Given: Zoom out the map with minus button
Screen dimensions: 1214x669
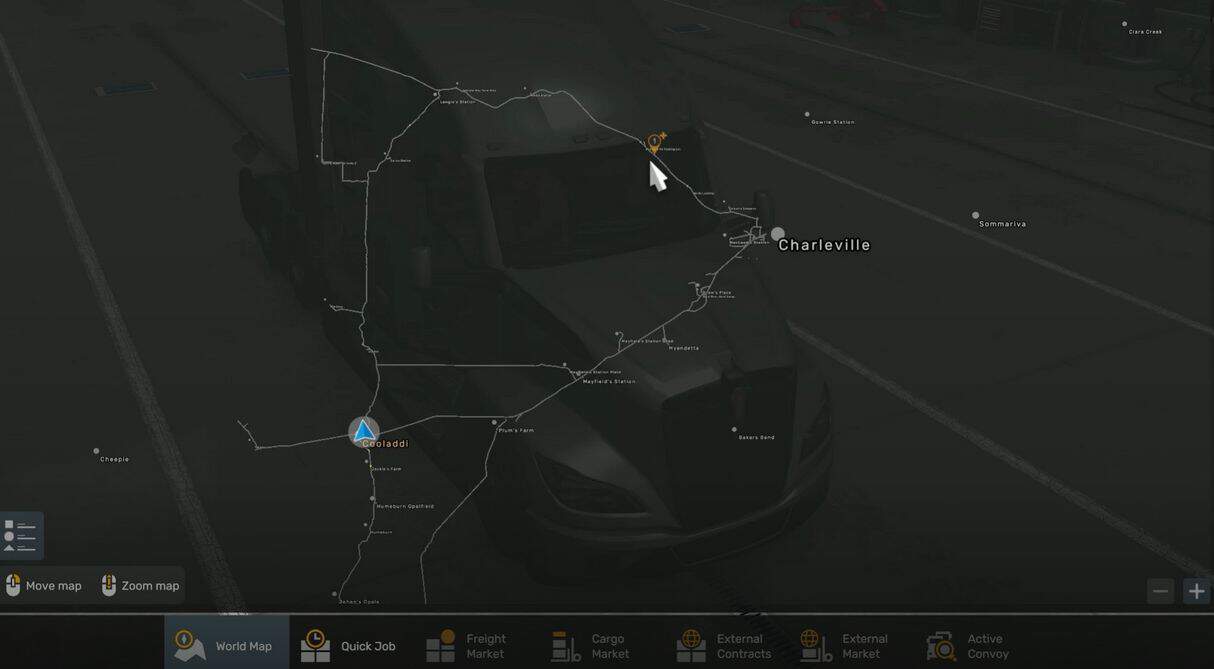Looking at the screenshot, I should click(1160, 591).
